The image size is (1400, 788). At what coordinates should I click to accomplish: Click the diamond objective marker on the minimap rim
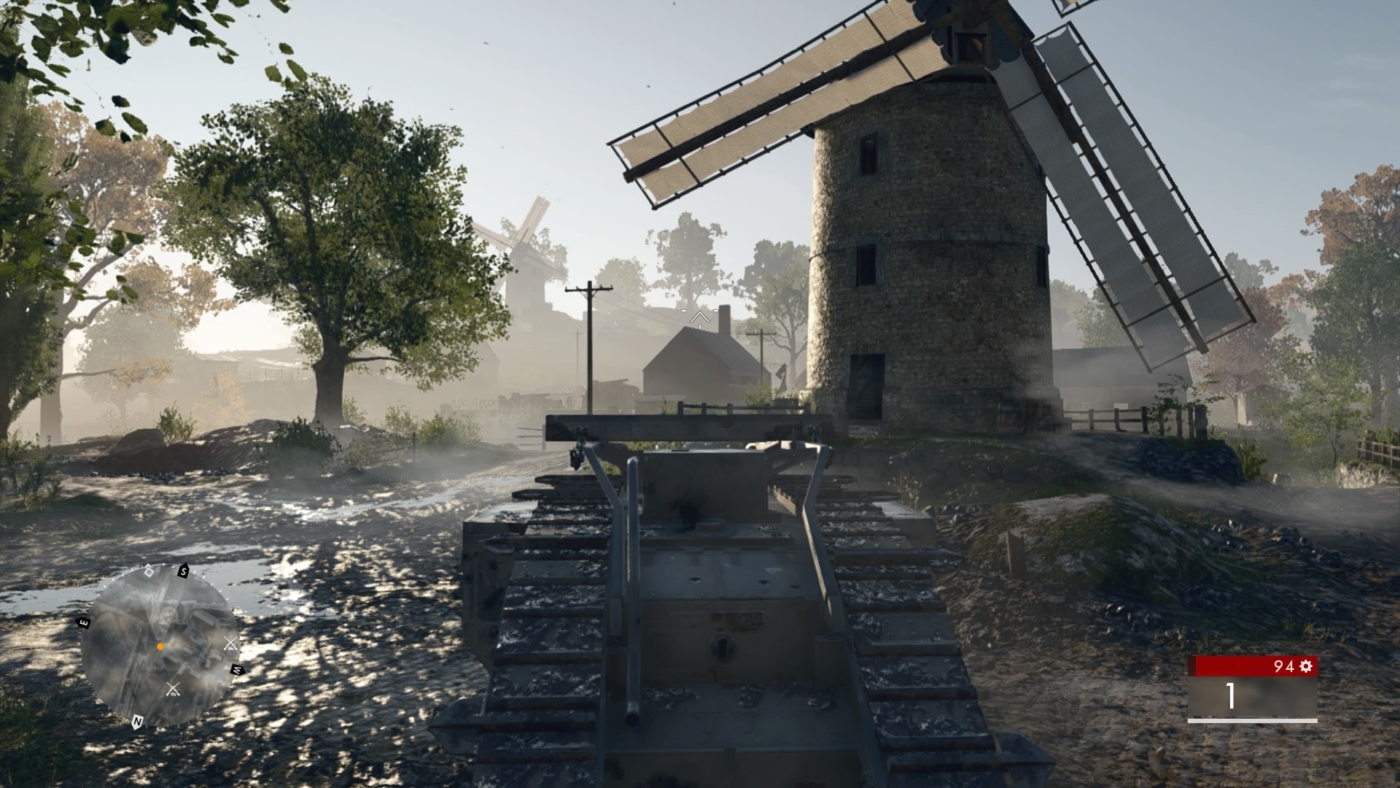(x=149, y=572)
